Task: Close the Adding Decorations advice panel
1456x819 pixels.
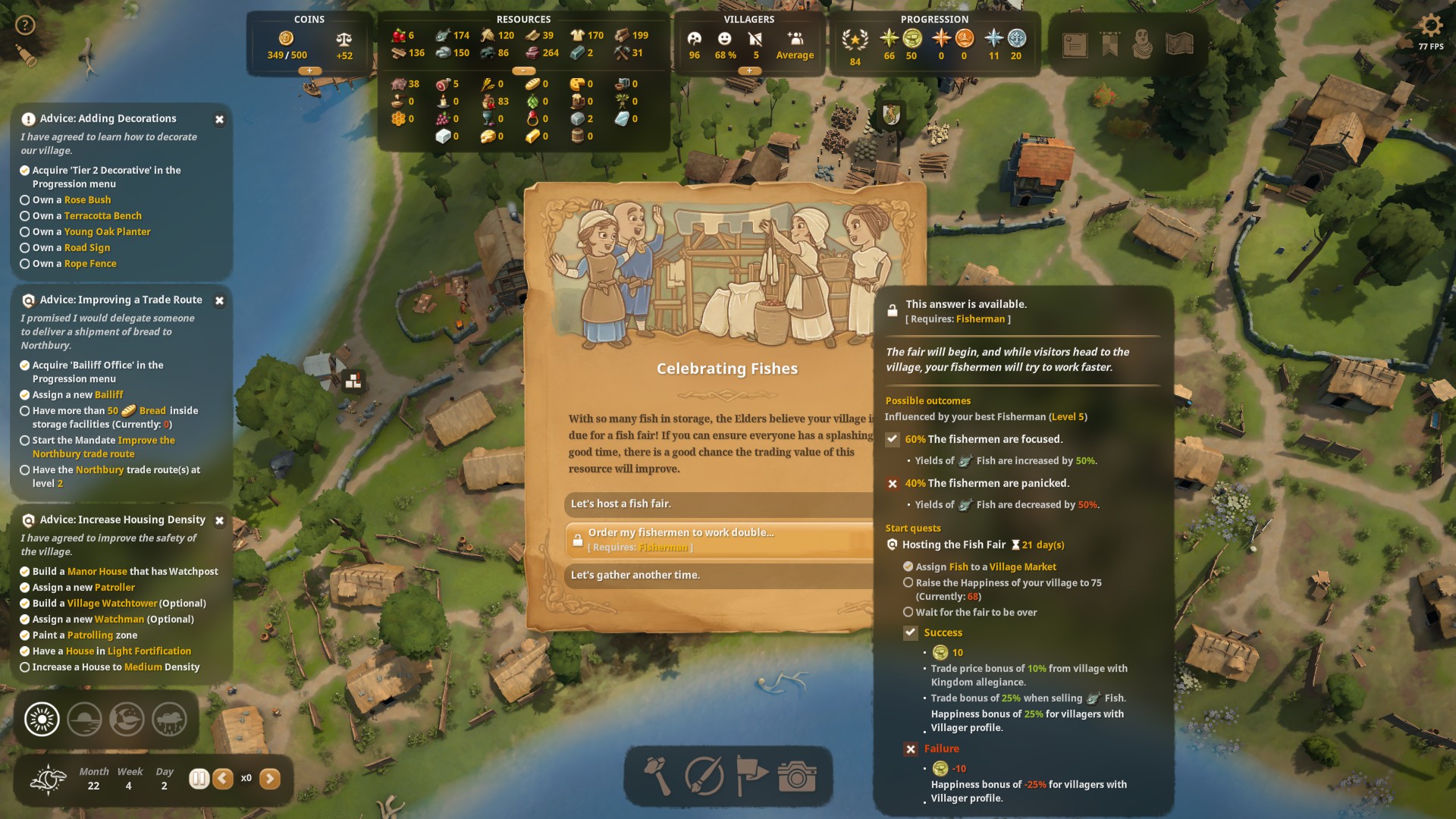Action: [219, 120]
